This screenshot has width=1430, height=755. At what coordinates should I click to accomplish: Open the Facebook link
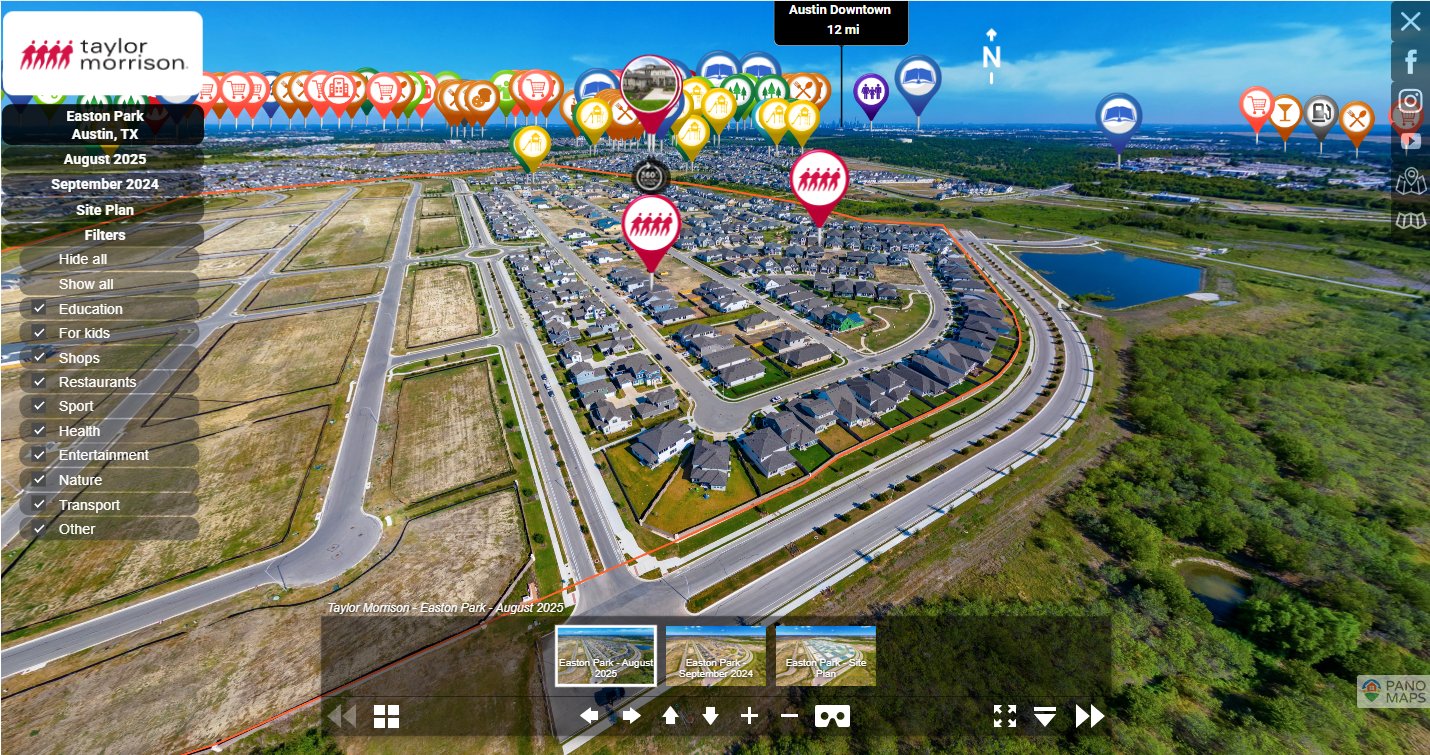pos(1410,62)
